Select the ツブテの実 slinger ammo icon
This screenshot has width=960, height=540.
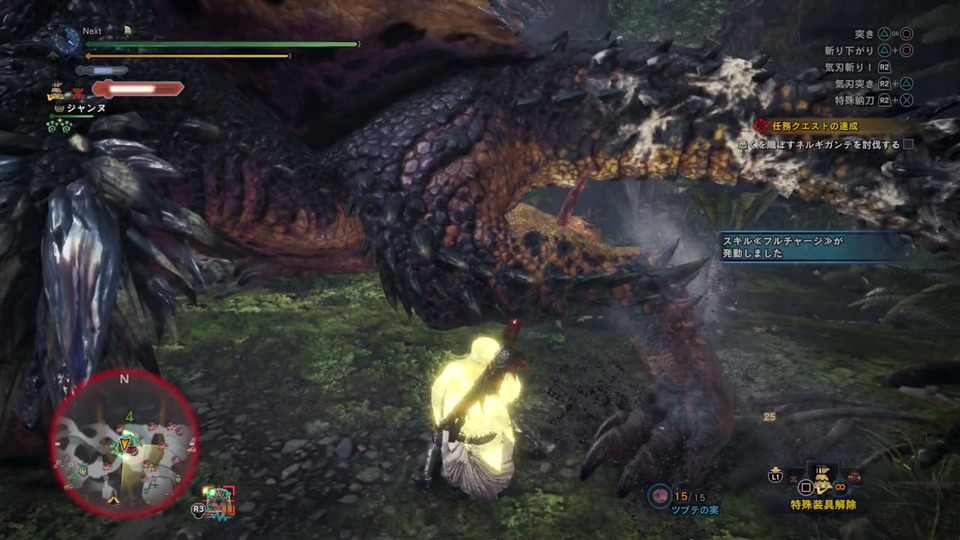coord(659,496)
